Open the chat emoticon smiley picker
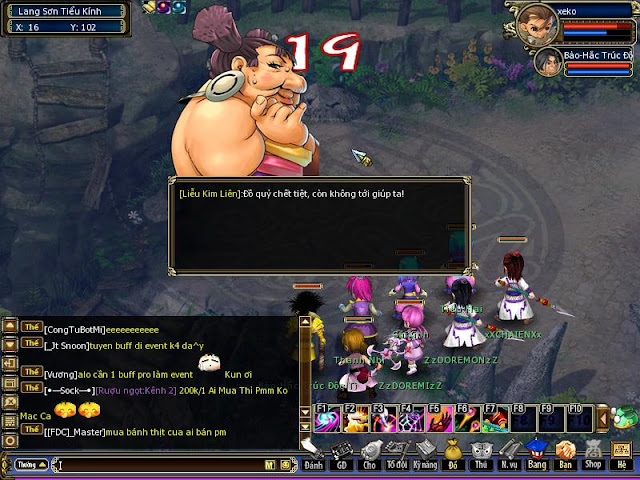640x480 pixels. click(286, 465)
